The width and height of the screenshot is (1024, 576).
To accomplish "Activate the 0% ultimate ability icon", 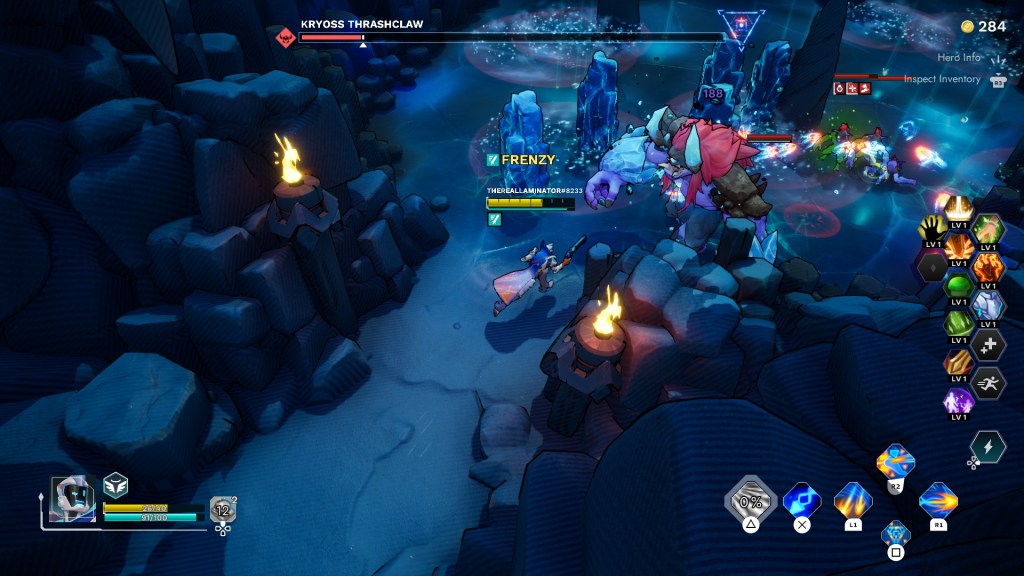I will 751,500.
